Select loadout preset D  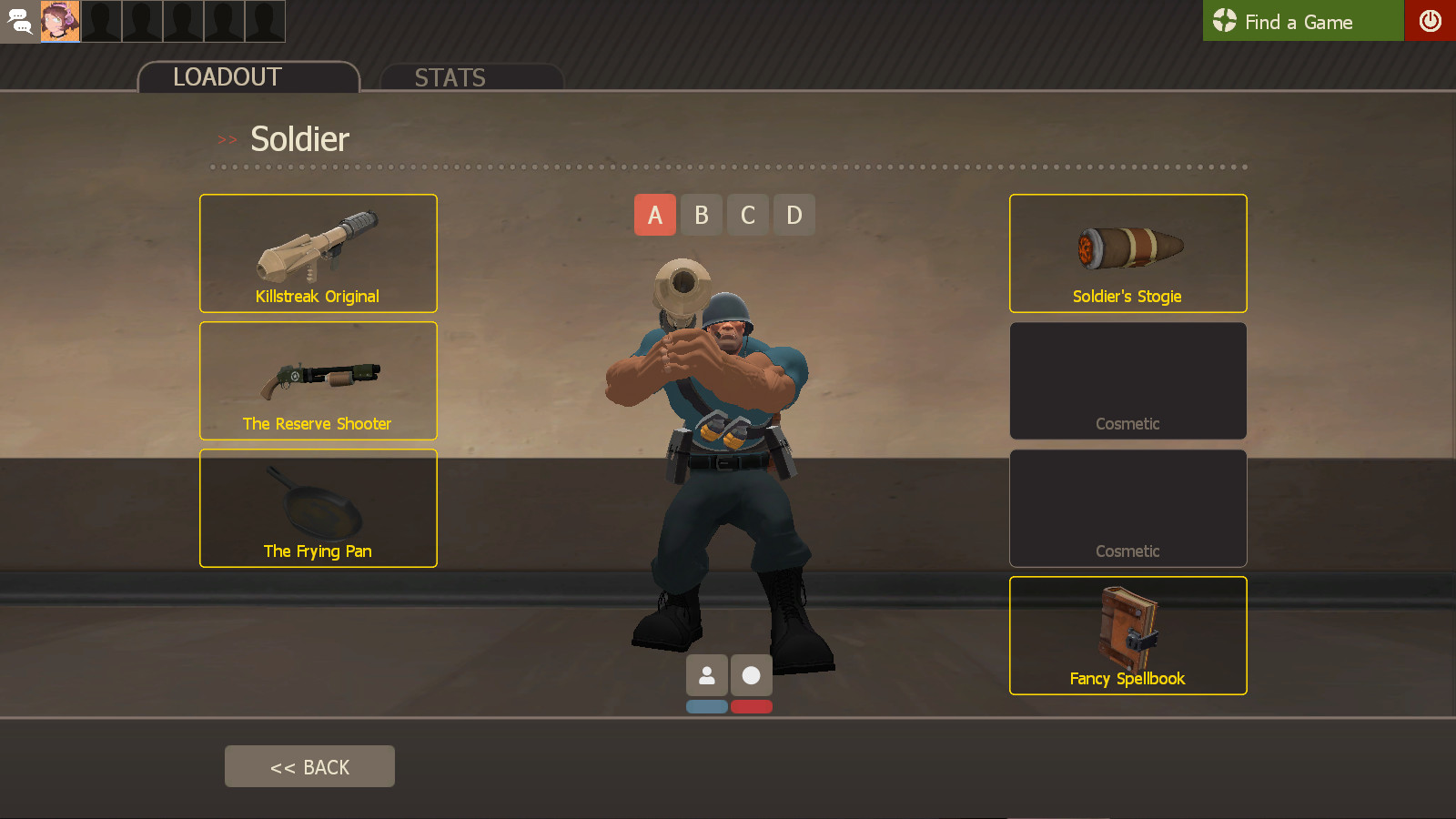tap(794, 215)
